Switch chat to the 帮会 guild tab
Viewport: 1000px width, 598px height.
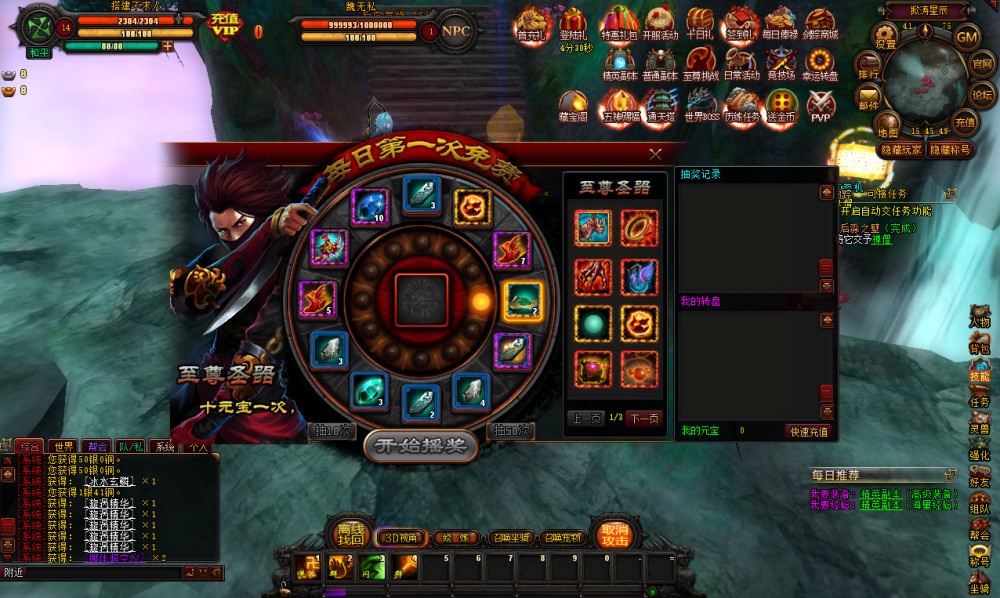(97, 446)
